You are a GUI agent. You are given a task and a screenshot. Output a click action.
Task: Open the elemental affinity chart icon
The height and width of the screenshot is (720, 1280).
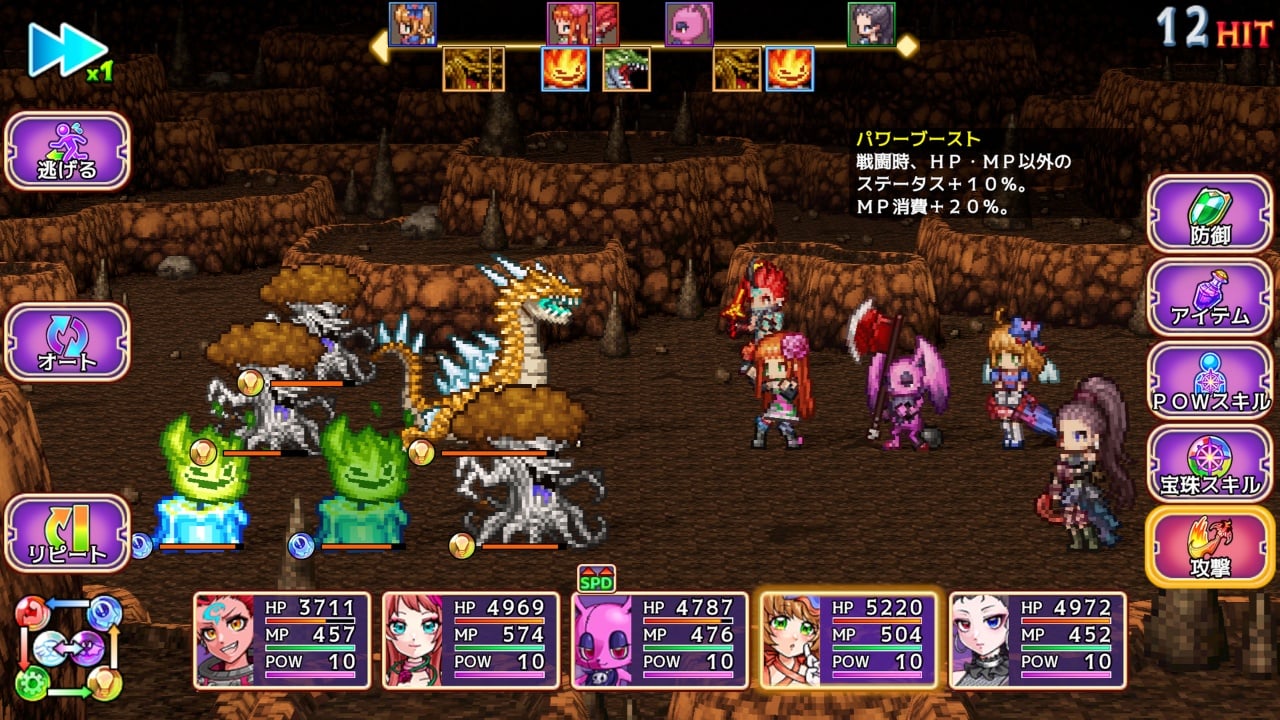pyautogui.click(x=68, y=647)
